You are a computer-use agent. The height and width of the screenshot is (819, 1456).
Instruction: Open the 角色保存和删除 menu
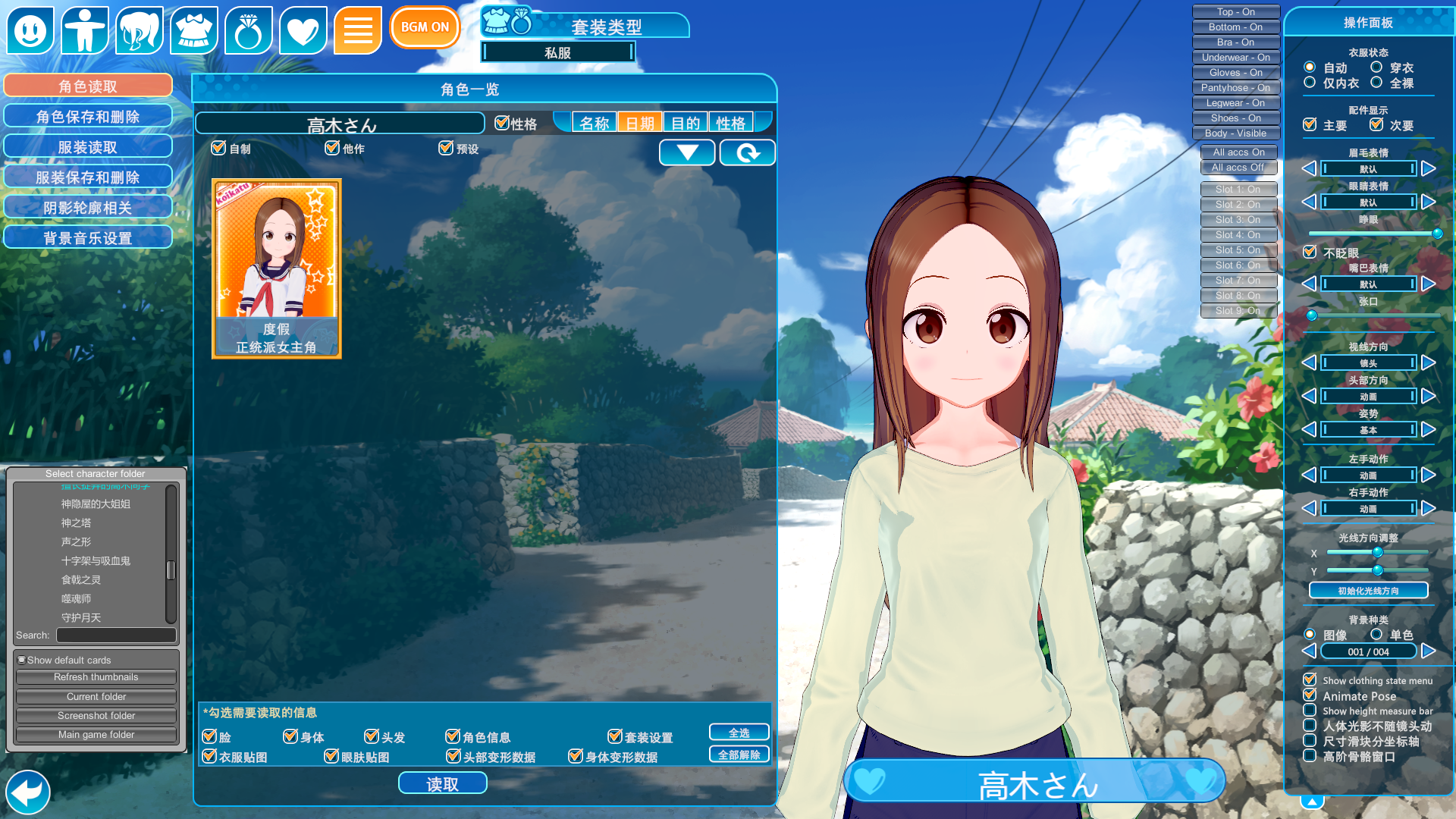pyautogui.click(x=88, y=117)
